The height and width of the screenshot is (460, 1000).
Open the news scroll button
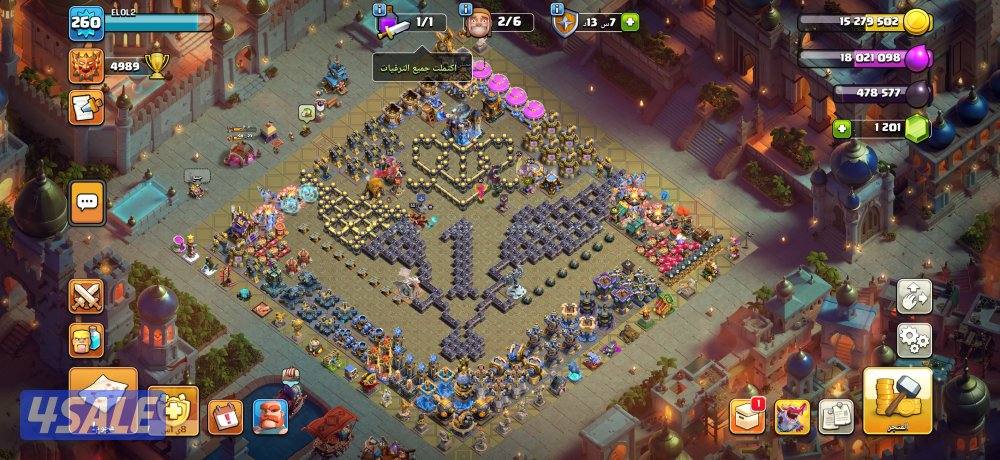[x=84, y=107]
